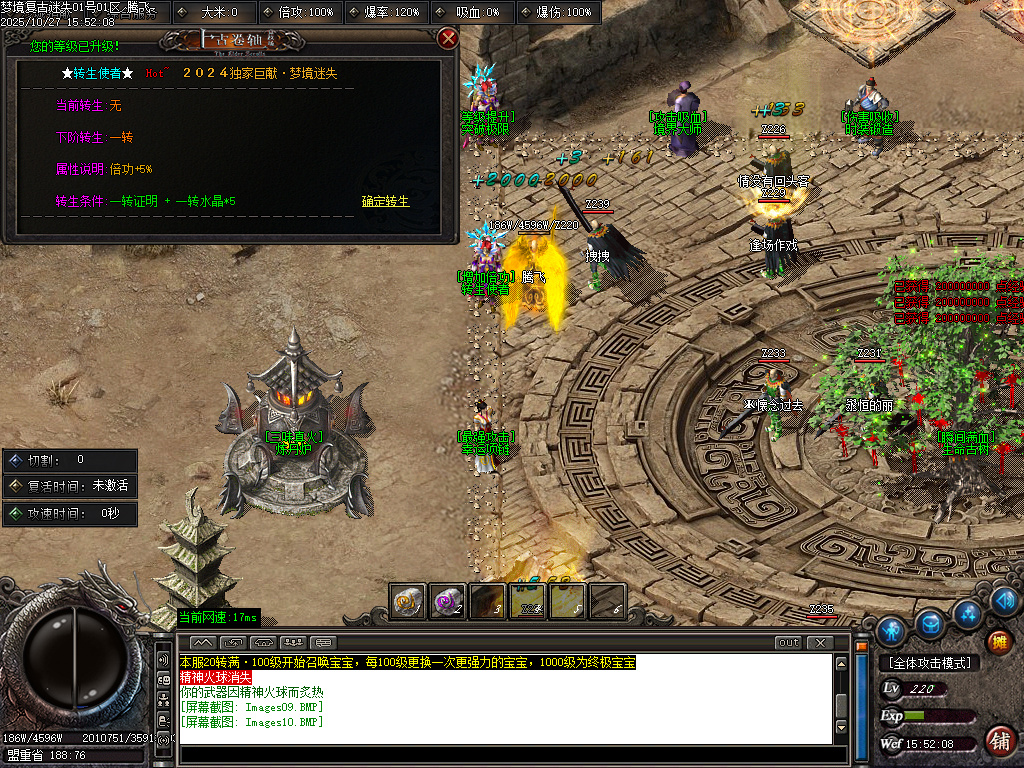
Task: Open the red 摊 stall button
Action: [x=998, y=642]
